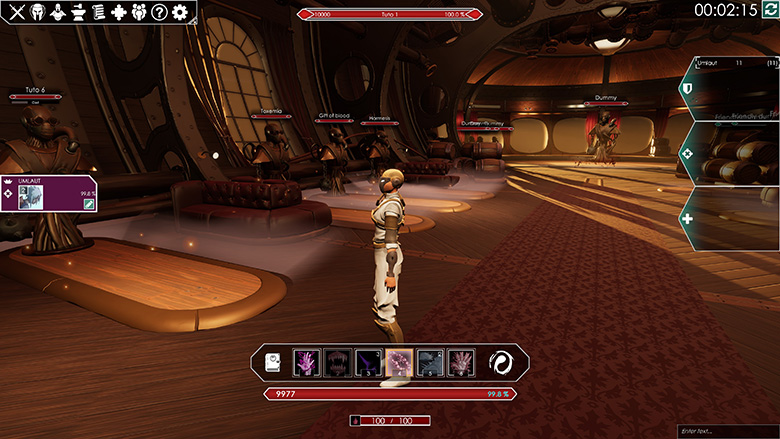
Task: Activate the pink hand ability in slot 1
Action: click(307, 363)
